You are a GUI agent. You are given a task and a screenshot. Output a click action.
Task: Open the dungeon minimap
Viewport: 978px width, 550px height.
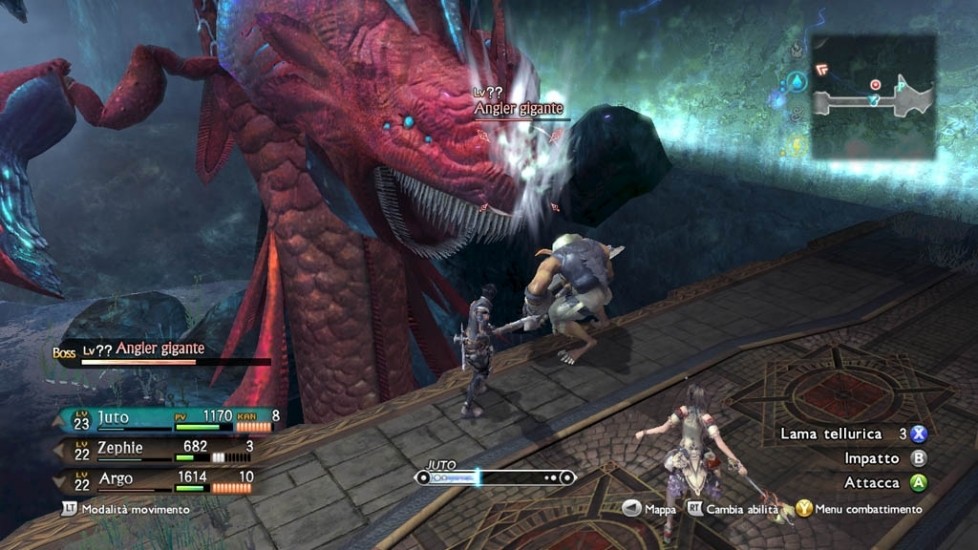click(872, 97)
